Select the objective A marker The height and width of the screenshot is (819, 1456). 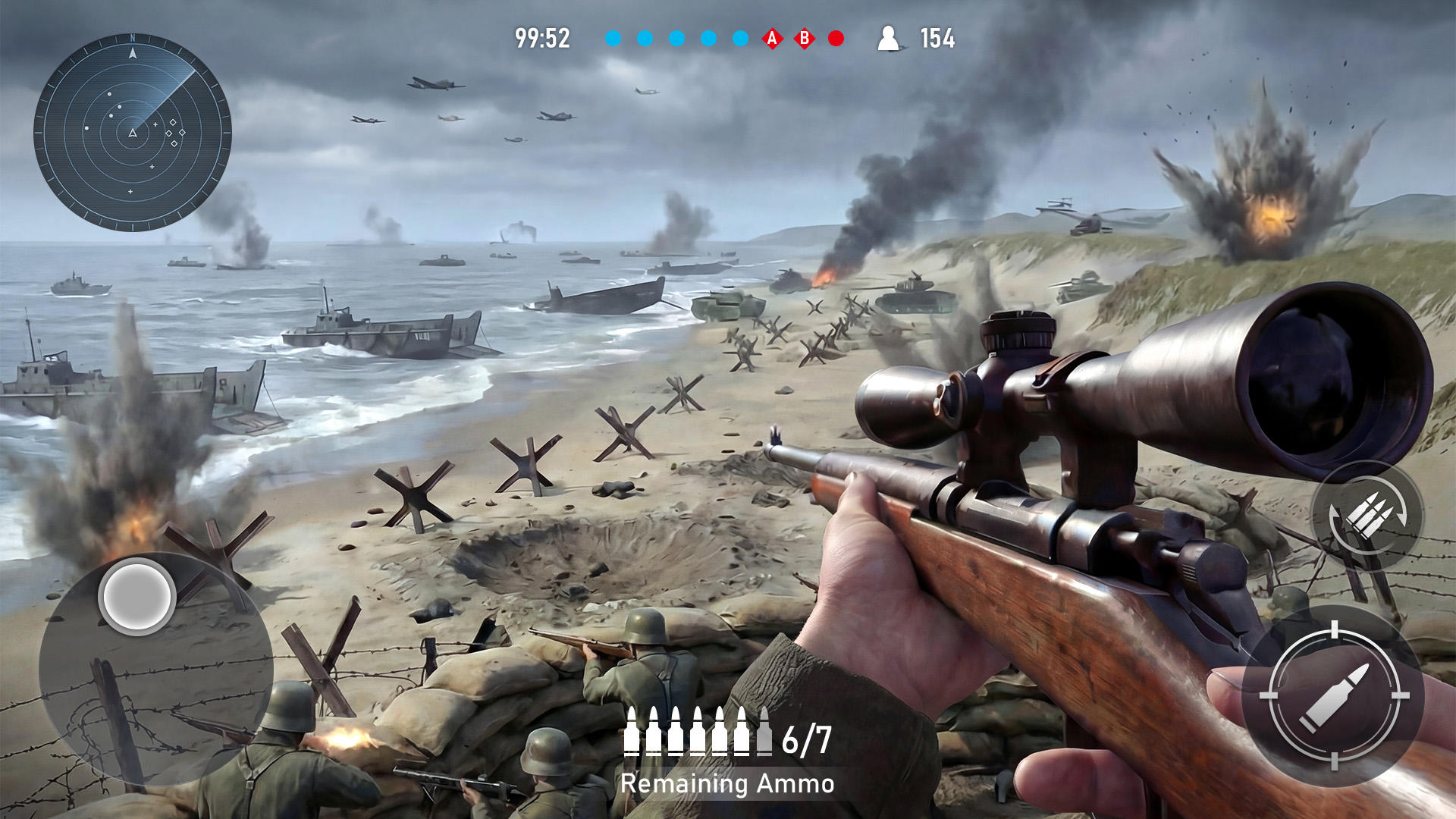point(772,39)
